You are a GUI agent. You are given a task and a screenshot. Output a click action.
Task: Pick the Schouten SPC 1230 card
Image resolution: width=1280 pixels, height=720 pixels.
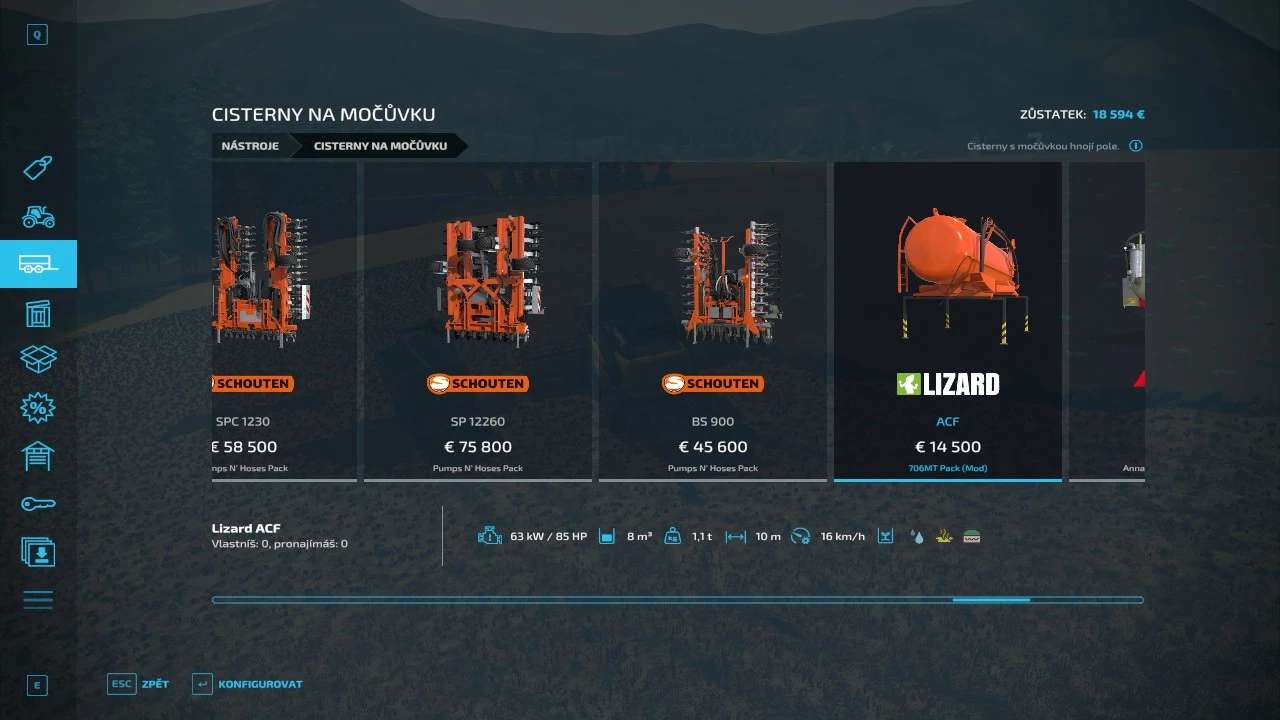284,320
